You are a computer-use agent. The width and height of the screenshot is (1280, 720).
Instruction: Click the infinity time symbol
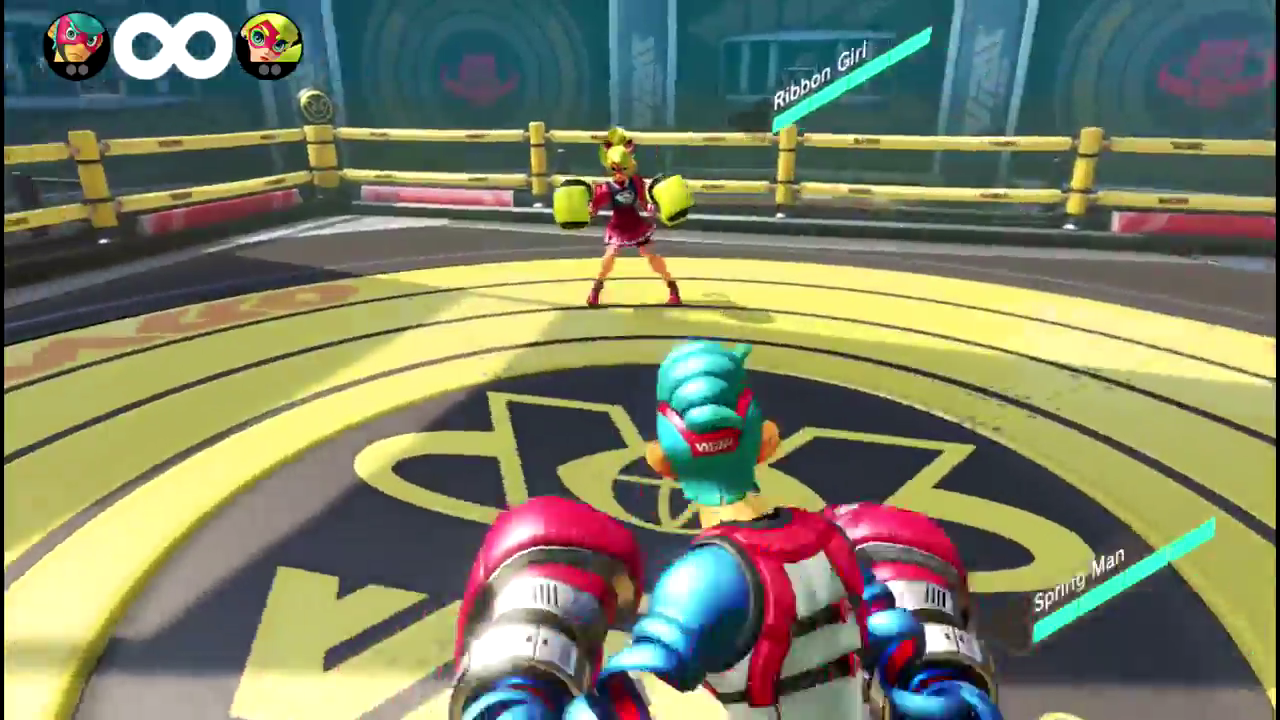[x=172, y=44]
